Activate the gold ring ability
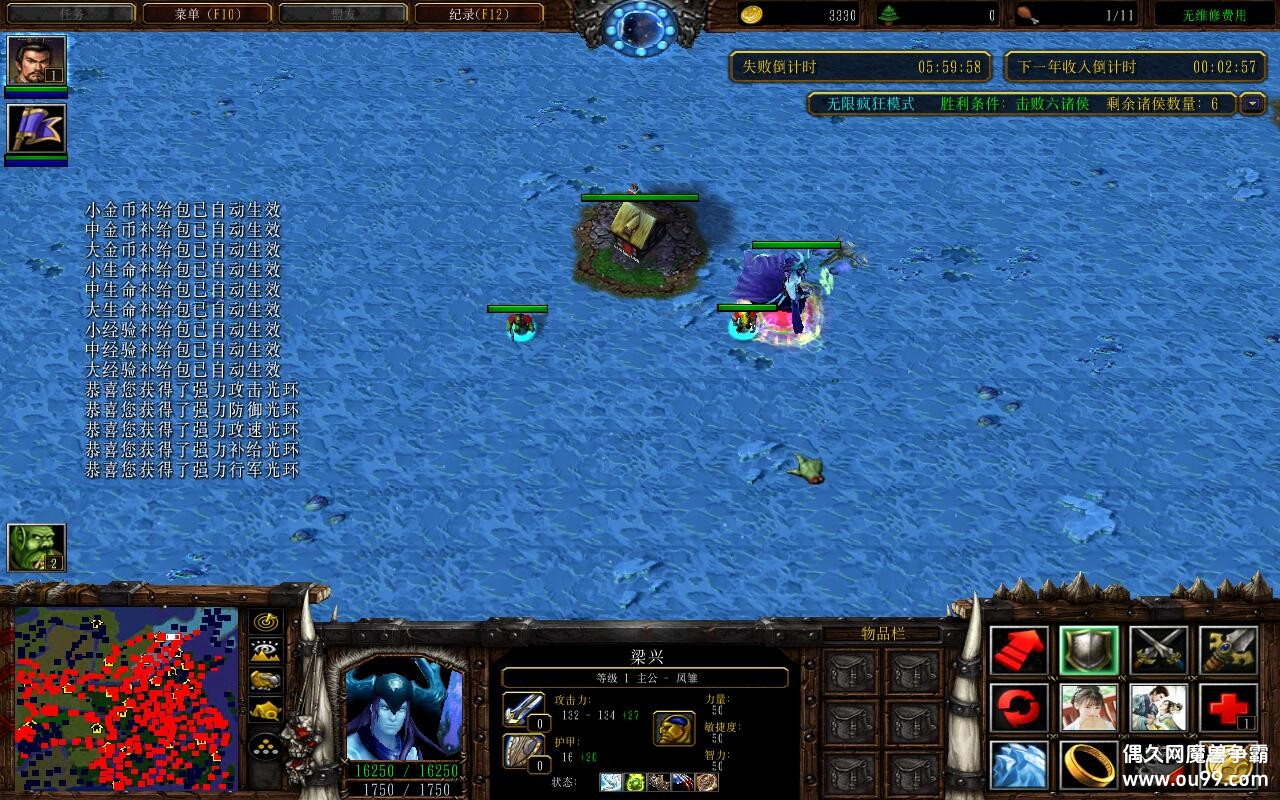Screen dimensions: 1280x800 tap(1089, 765)
